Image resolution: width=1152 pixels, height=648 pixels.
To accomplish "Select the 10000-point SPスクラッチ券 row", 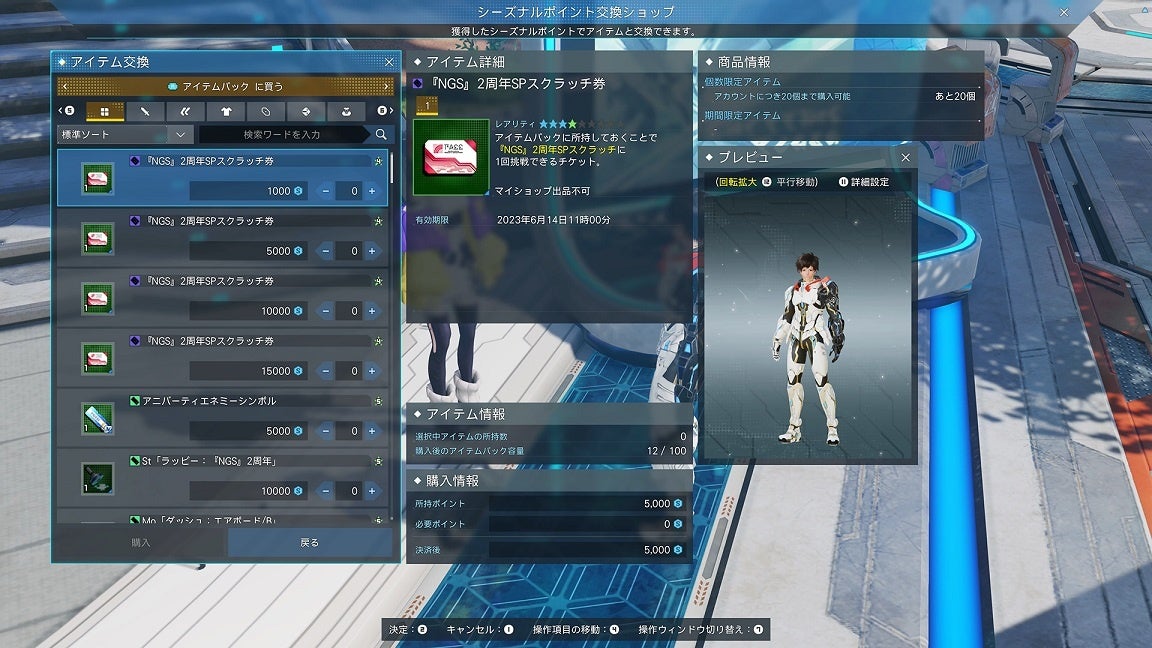I will pos(222,298).
